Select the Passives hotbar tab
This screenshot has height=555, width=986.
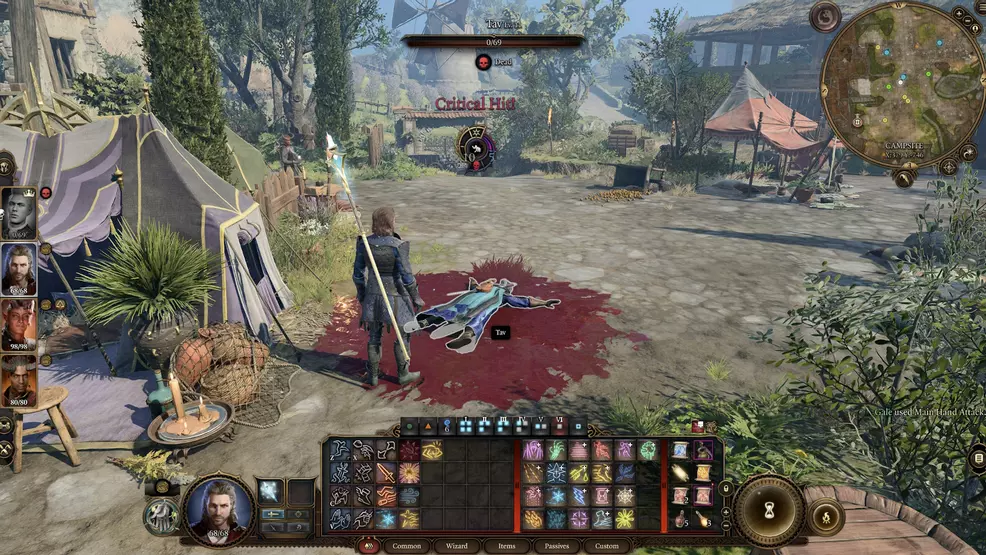[559, 546]
